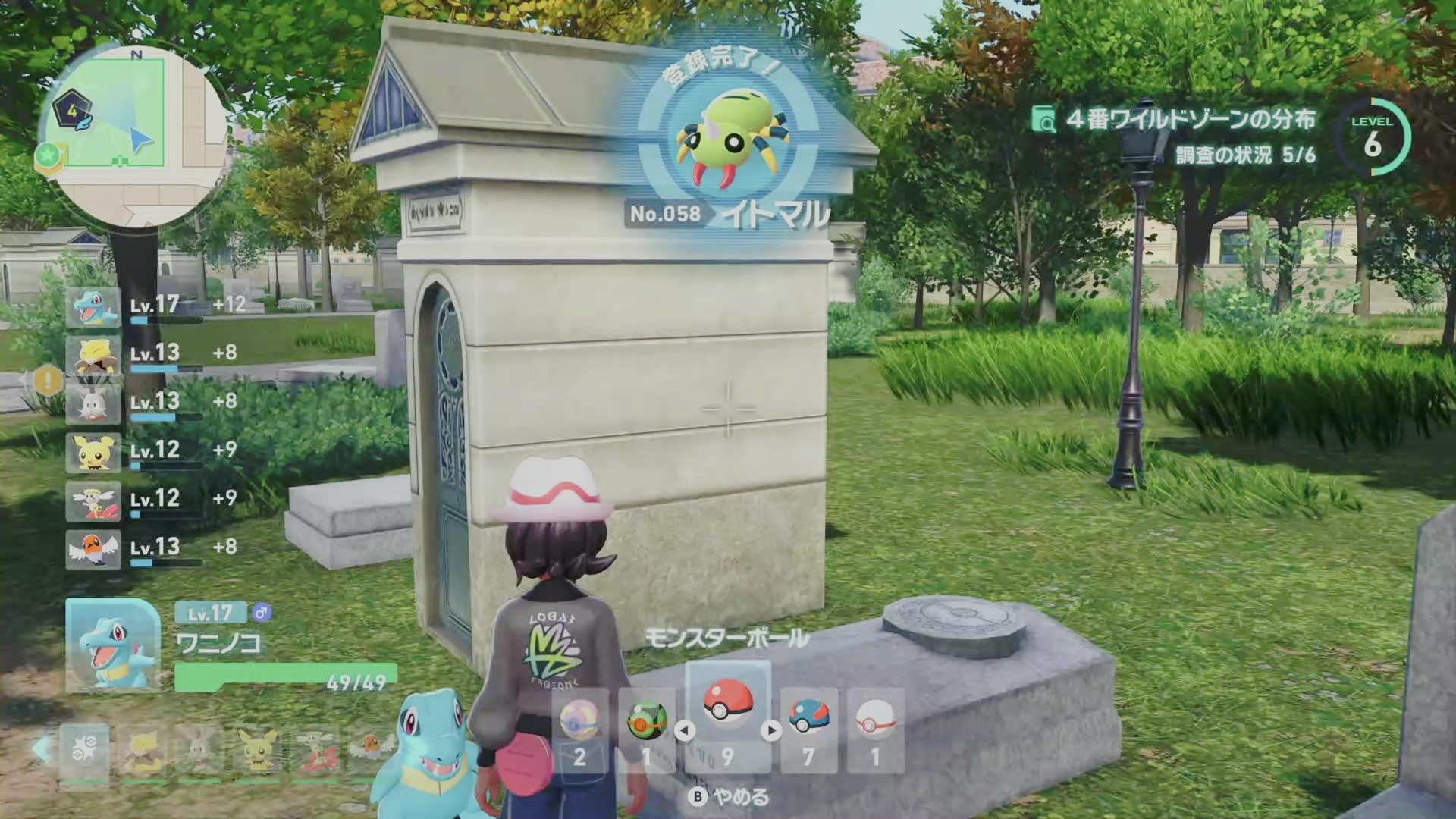Select the white Premier Ball slot
The width and height of the screenshot is (1456, 819).
[875, 730]
